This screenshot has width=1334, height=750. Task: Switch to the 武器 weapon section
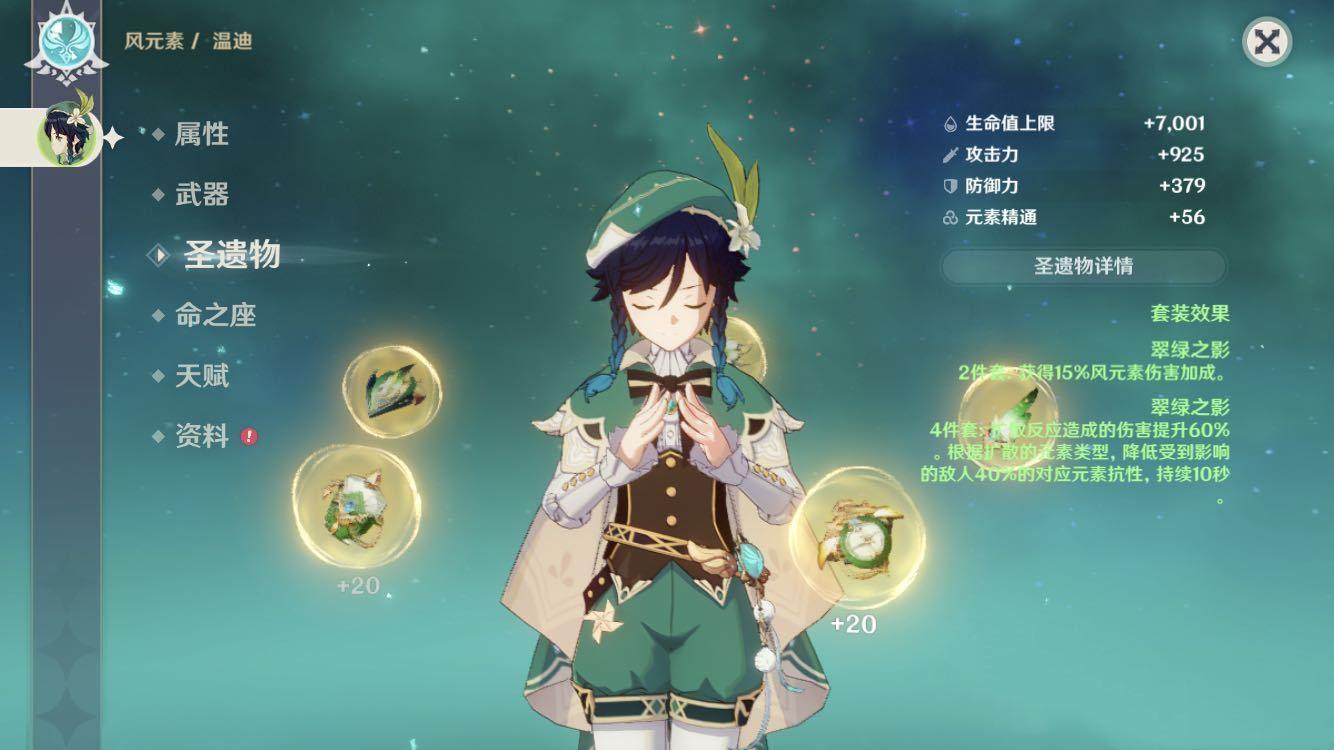[201, 195]
